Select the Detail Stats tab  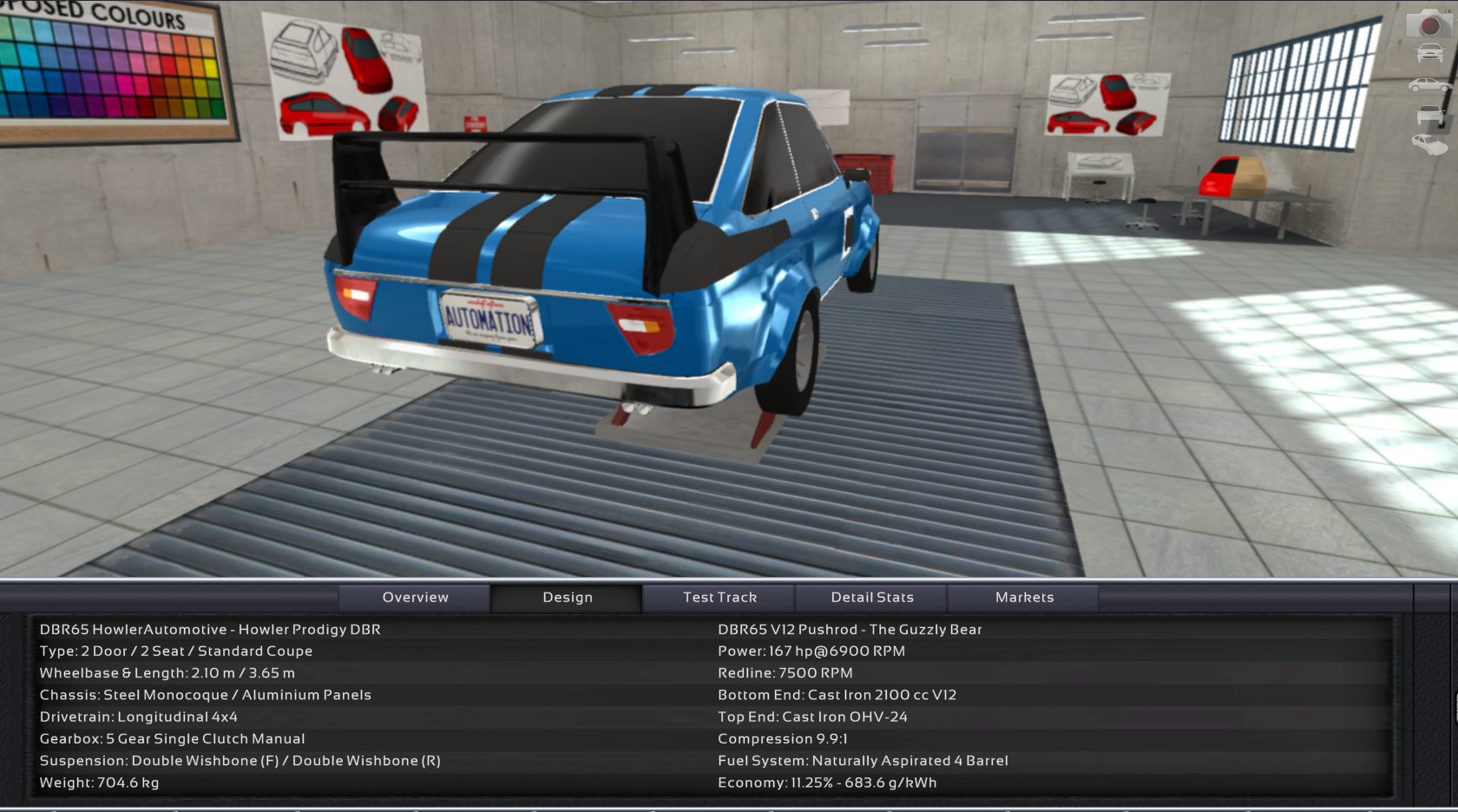pos(872,598)
